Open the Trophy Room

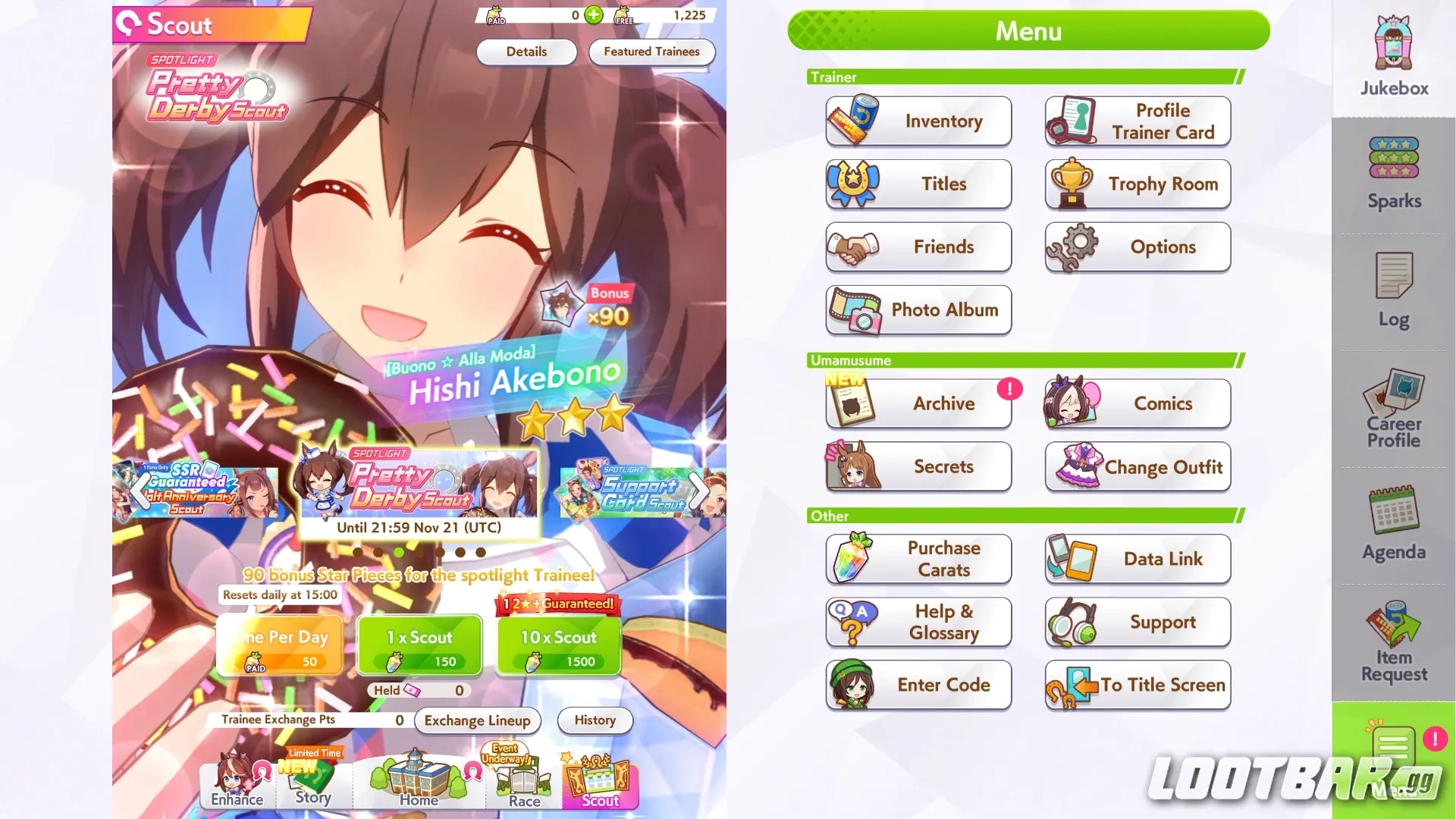pos(1137,184)
